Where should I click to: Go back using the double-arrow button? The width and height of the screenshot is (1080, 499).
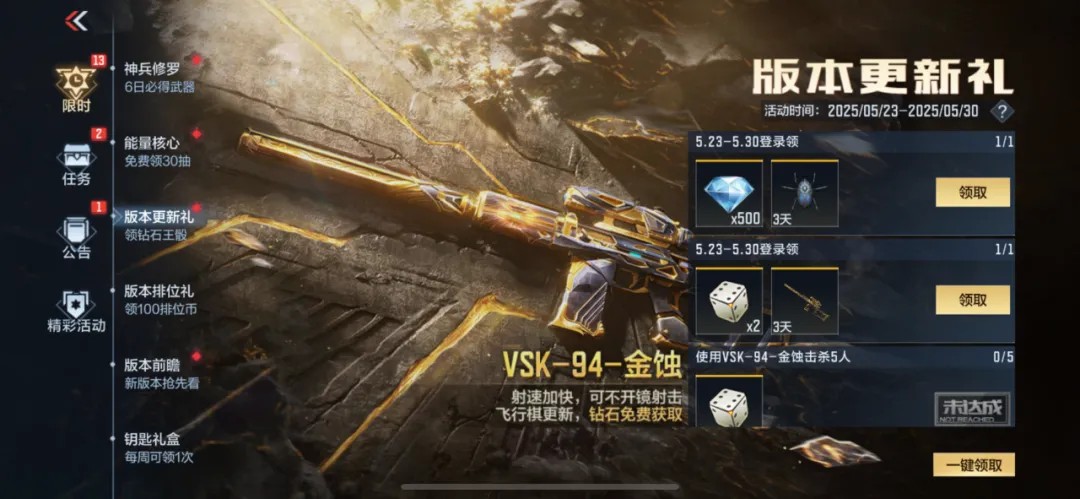click(76, 20)
